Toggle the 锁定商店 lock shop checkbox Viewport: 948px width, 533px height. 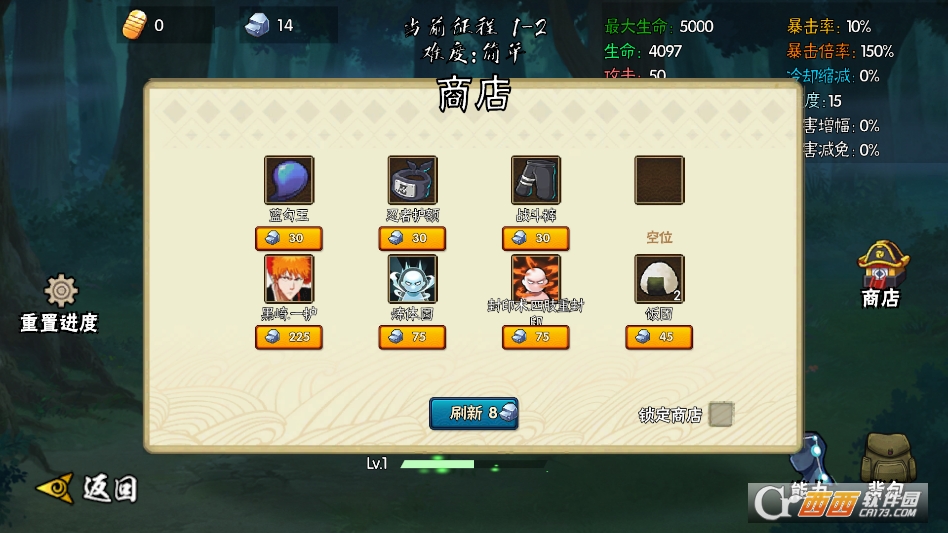(x=721, y=414)
